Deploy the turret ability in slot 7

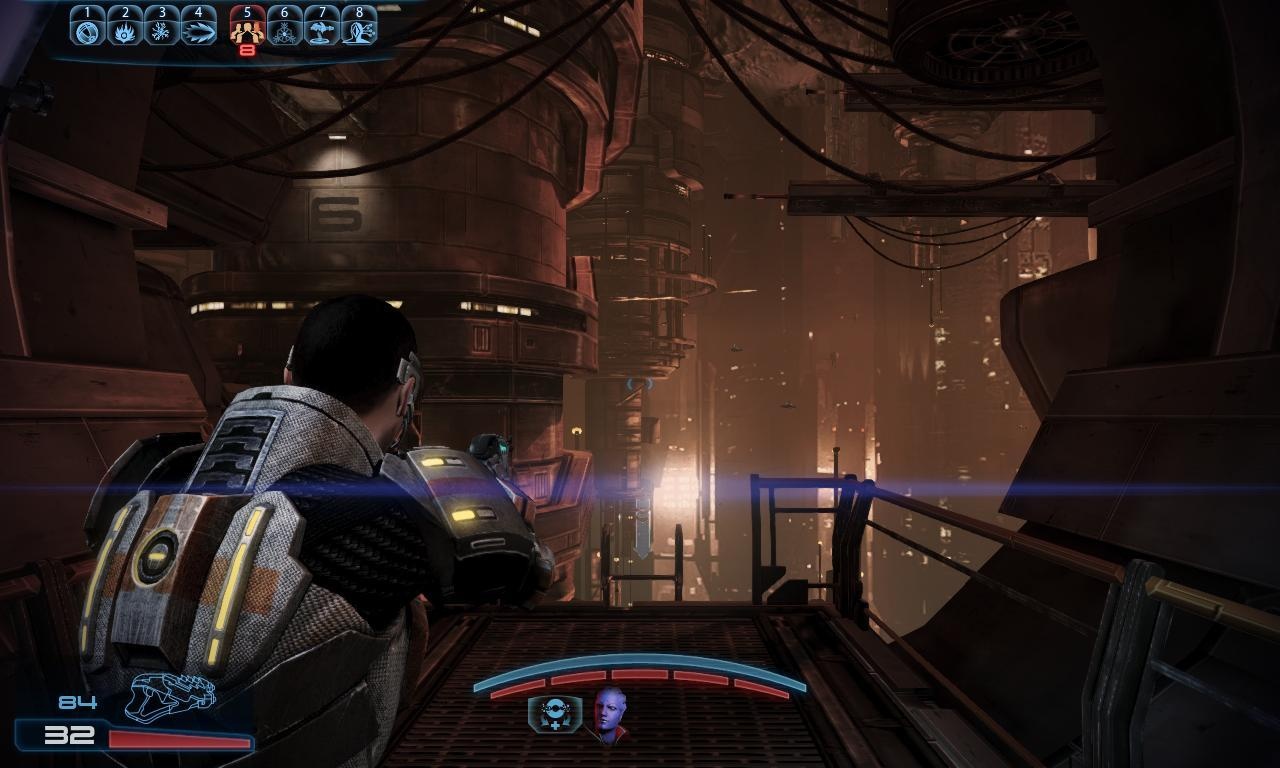click(x=322, y=29)
